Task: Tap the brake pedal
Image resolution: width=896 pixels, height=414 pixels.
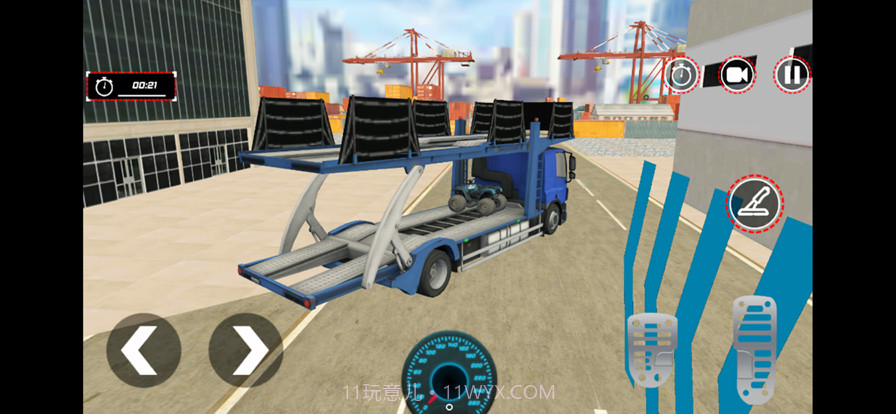Action: click(x=651, y=350)
